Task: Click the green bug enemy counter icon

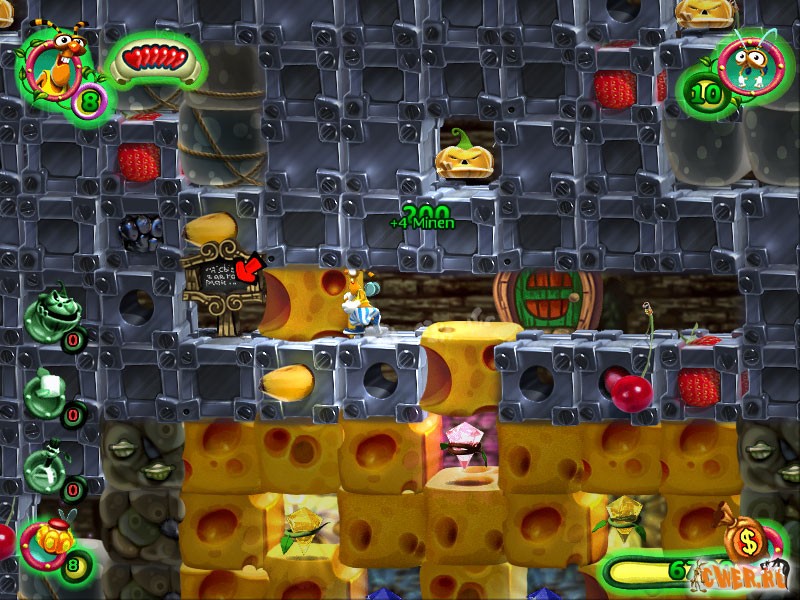Action: coord(742,66)
